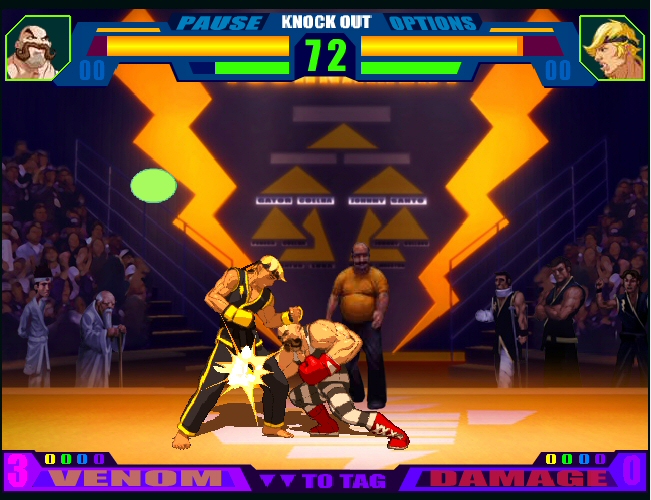The width and height of the screenshot is (651, 500).
Task: Open the OPTIONS menu
Action: [431, 22]
